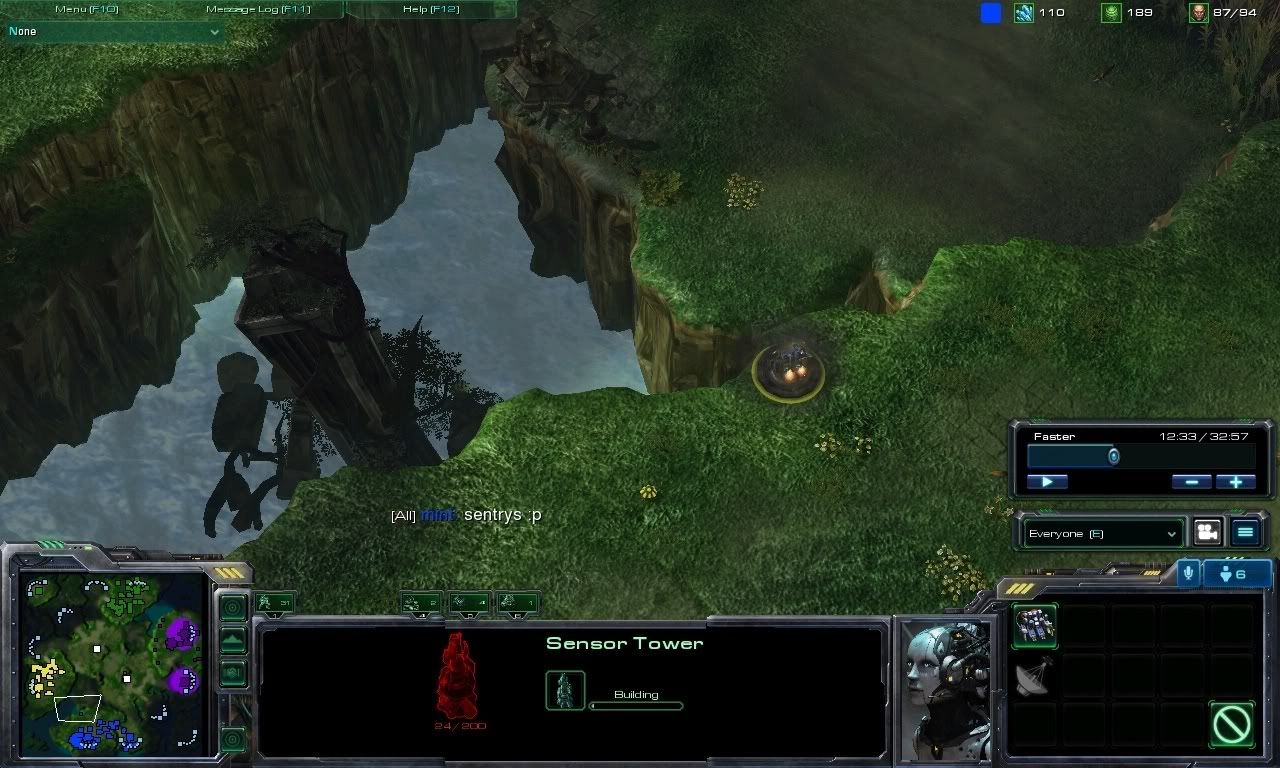The width and height of the screenshot is (1280, 768).
Task: Click the adjutant portrait
Action: coord(946,688)
